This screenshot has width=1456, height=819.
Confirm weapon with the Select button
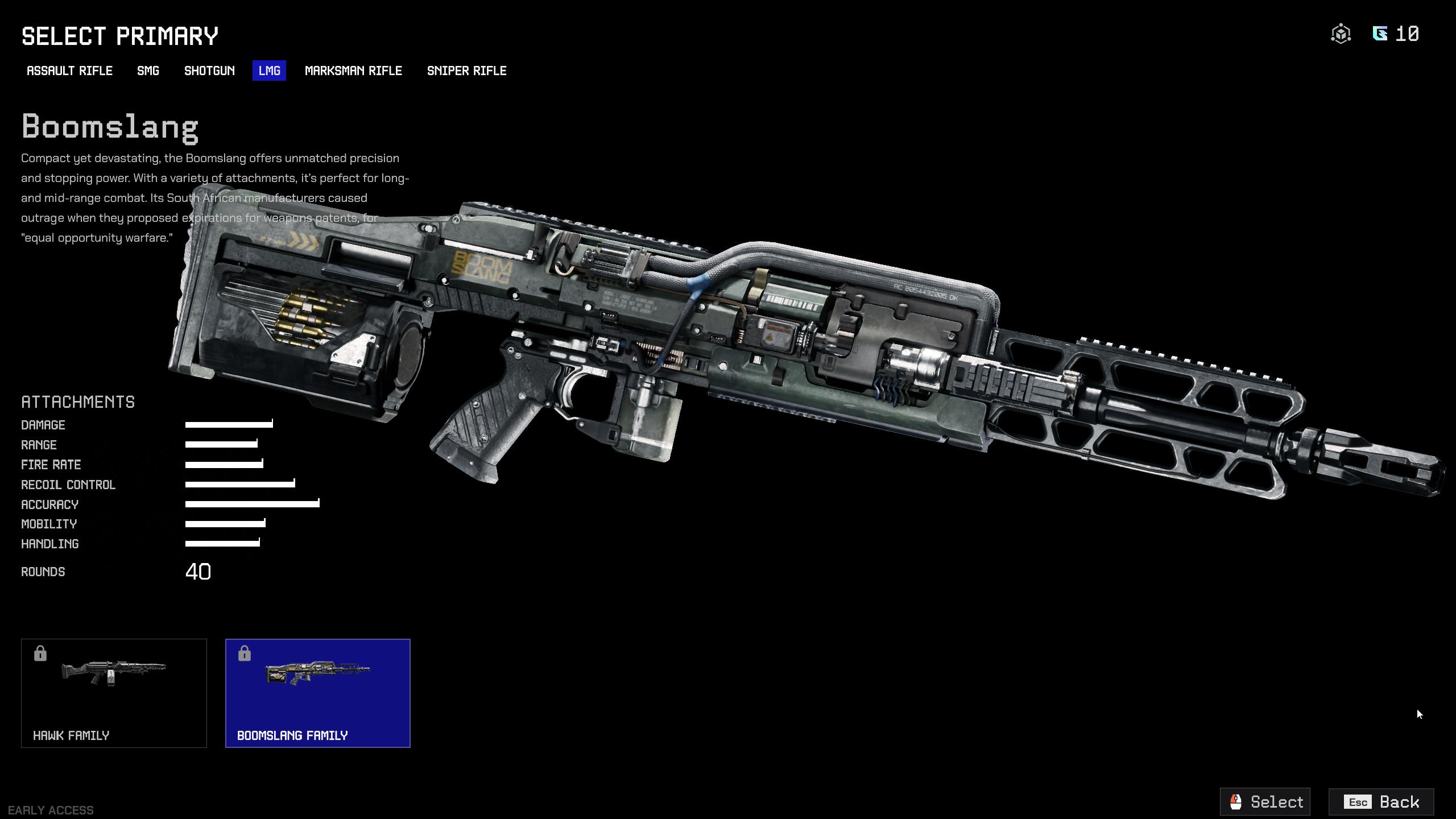coord(1265,801)
